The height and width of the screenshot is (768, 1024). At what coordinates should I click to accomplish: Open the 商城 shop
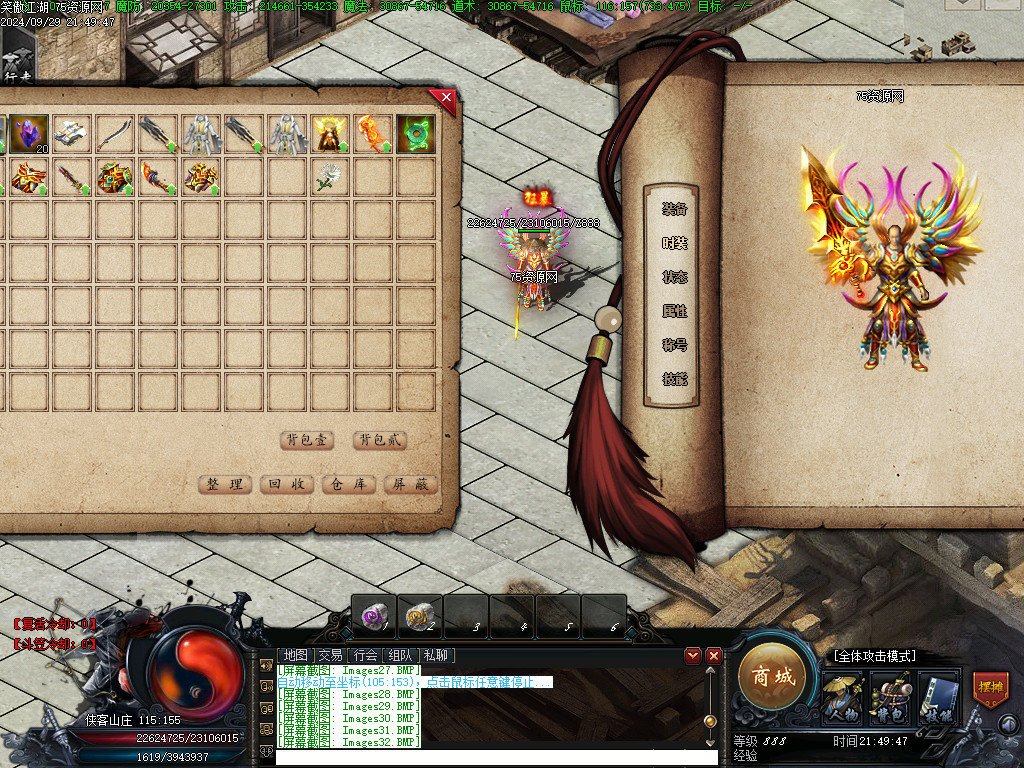coord(772,677)
